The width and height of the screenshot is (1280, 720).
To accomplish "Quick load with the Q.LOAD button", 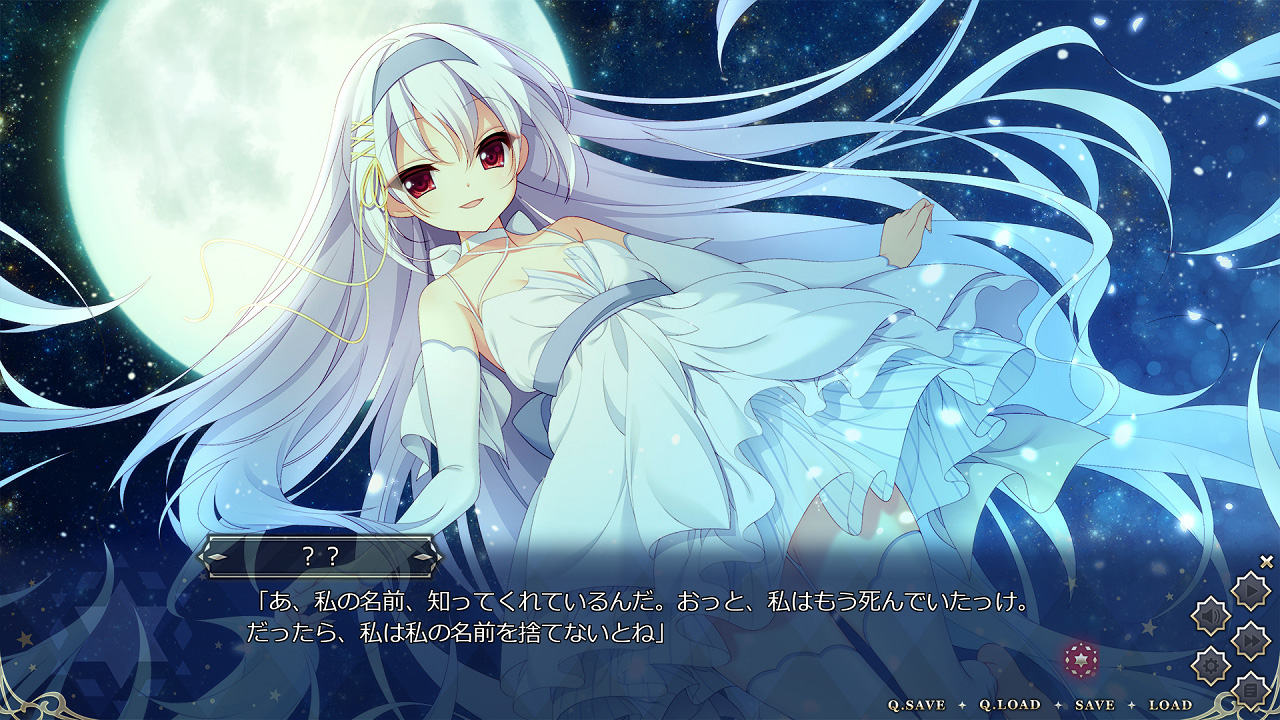I will pos(1009,705).
